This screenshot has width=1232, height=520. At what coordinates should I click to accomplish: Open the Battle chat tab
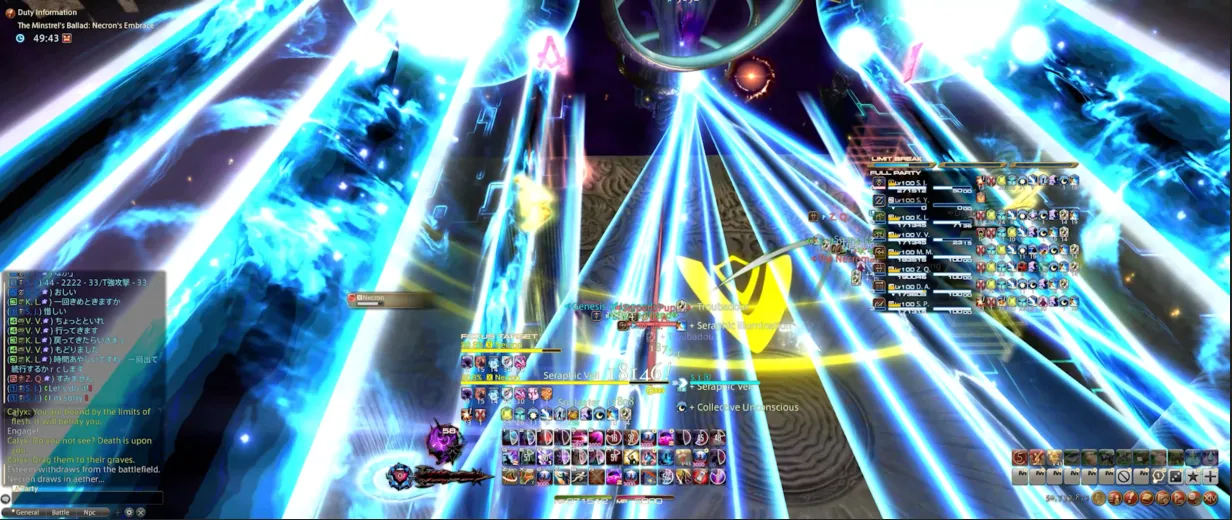tap(60, 512)
